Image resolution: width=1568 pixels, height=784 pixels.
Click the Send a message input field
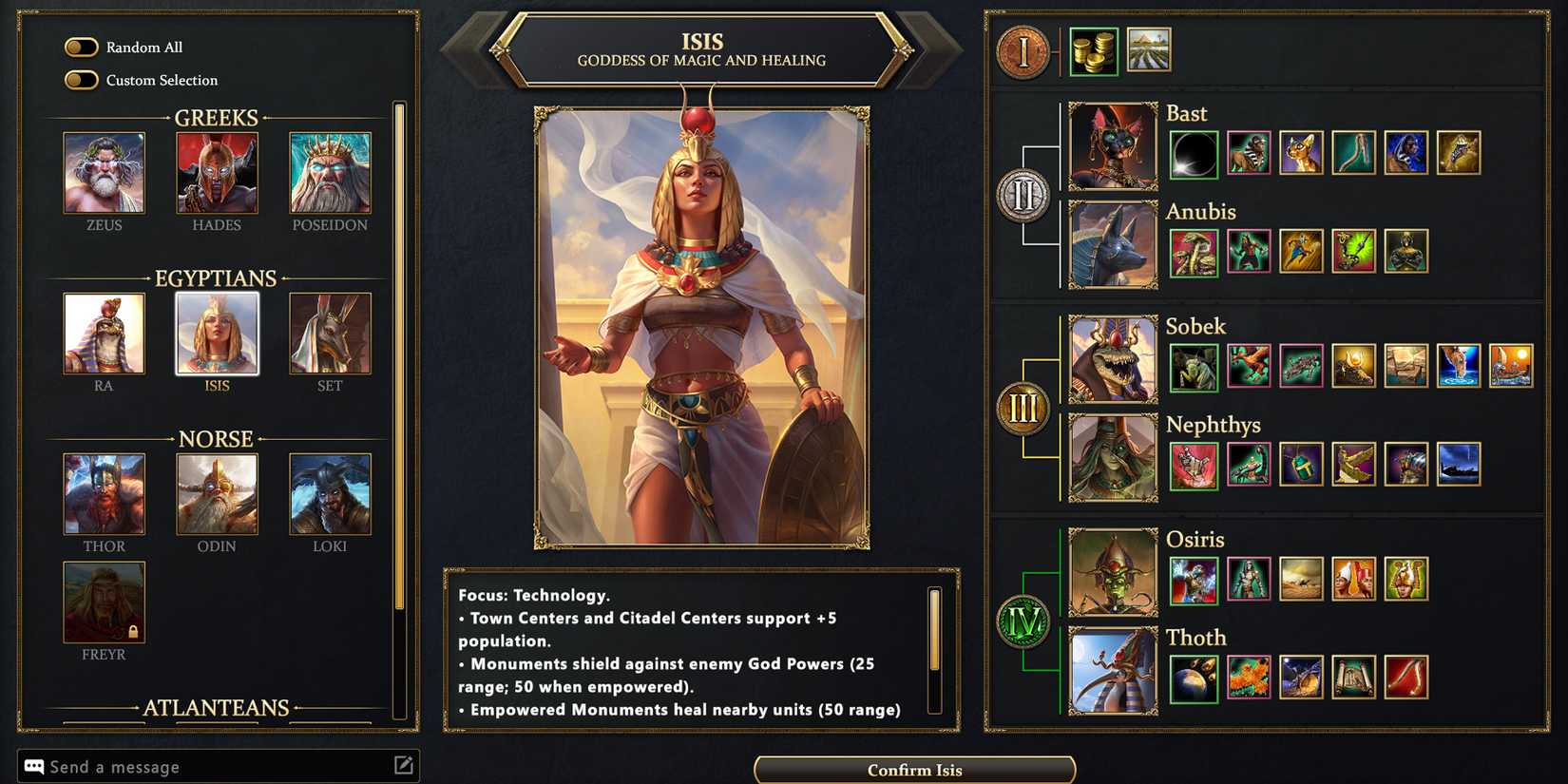click(190, 766)
